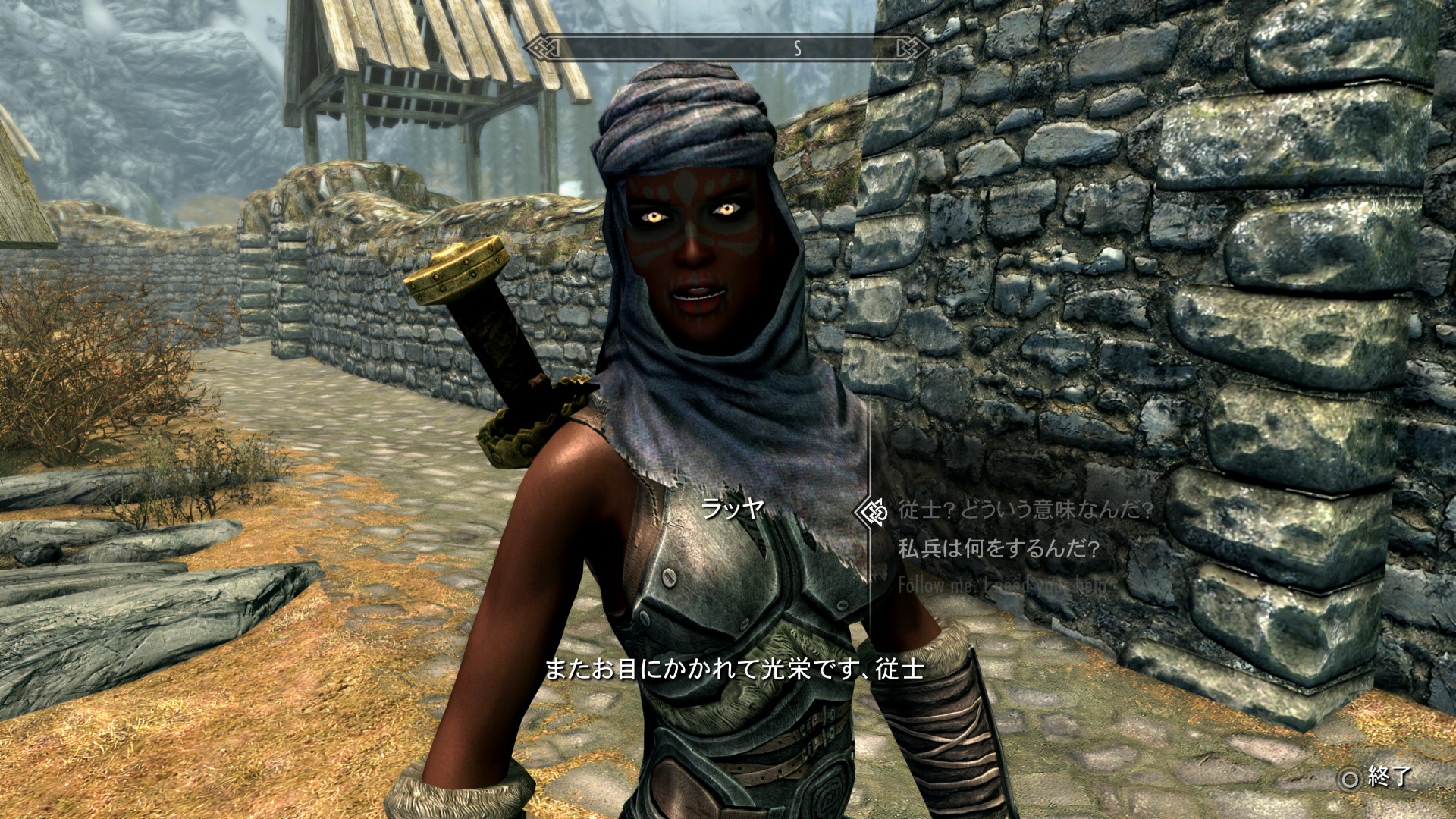This screenshot has width=1456, height=819.
Task: Choose the reply "従士？どういう意味なんだ？"
Action: tap(1025, 510)
